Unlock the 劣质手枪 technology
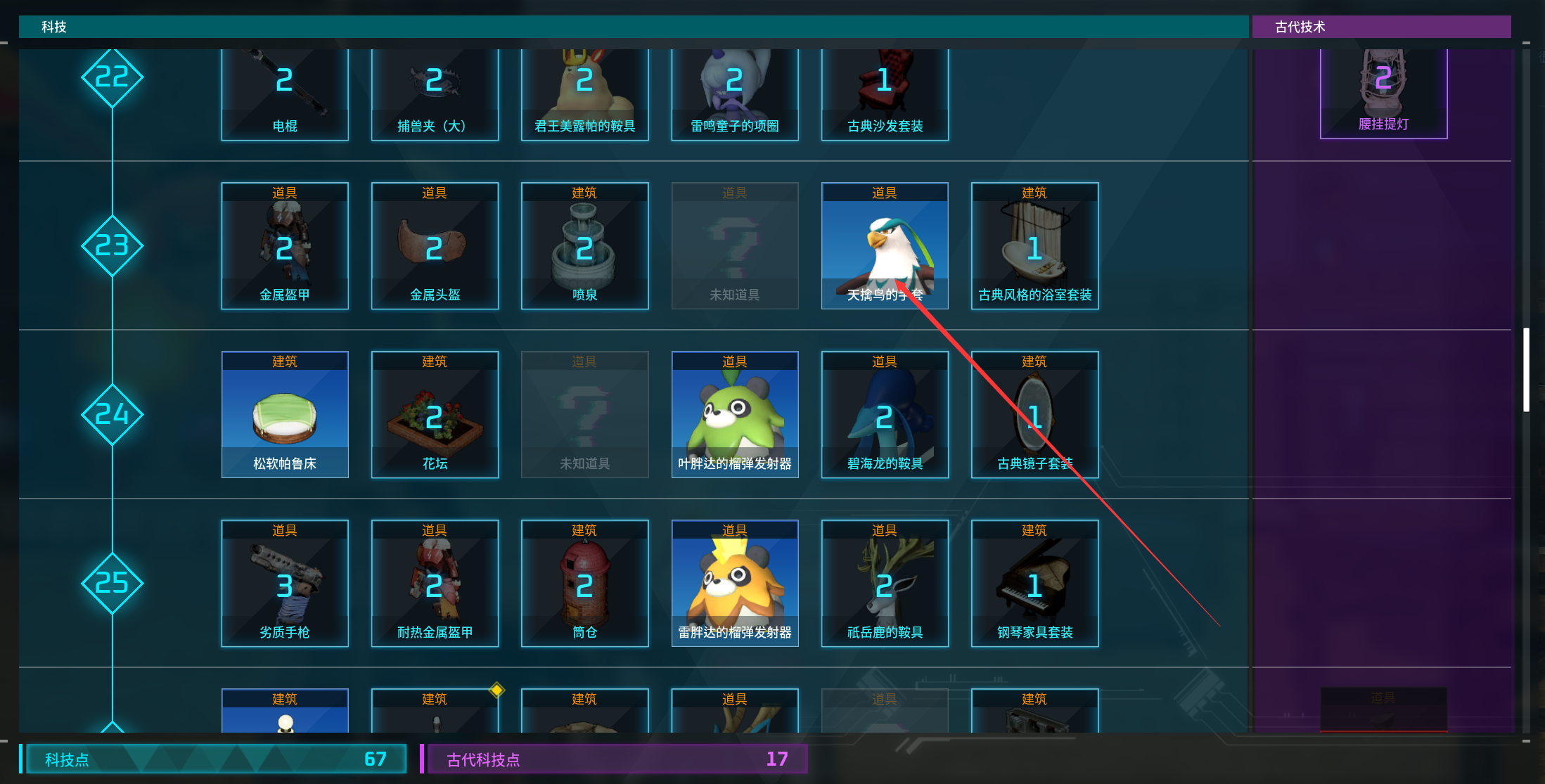Screen dimensions: 1545x784 click(285, 584)
